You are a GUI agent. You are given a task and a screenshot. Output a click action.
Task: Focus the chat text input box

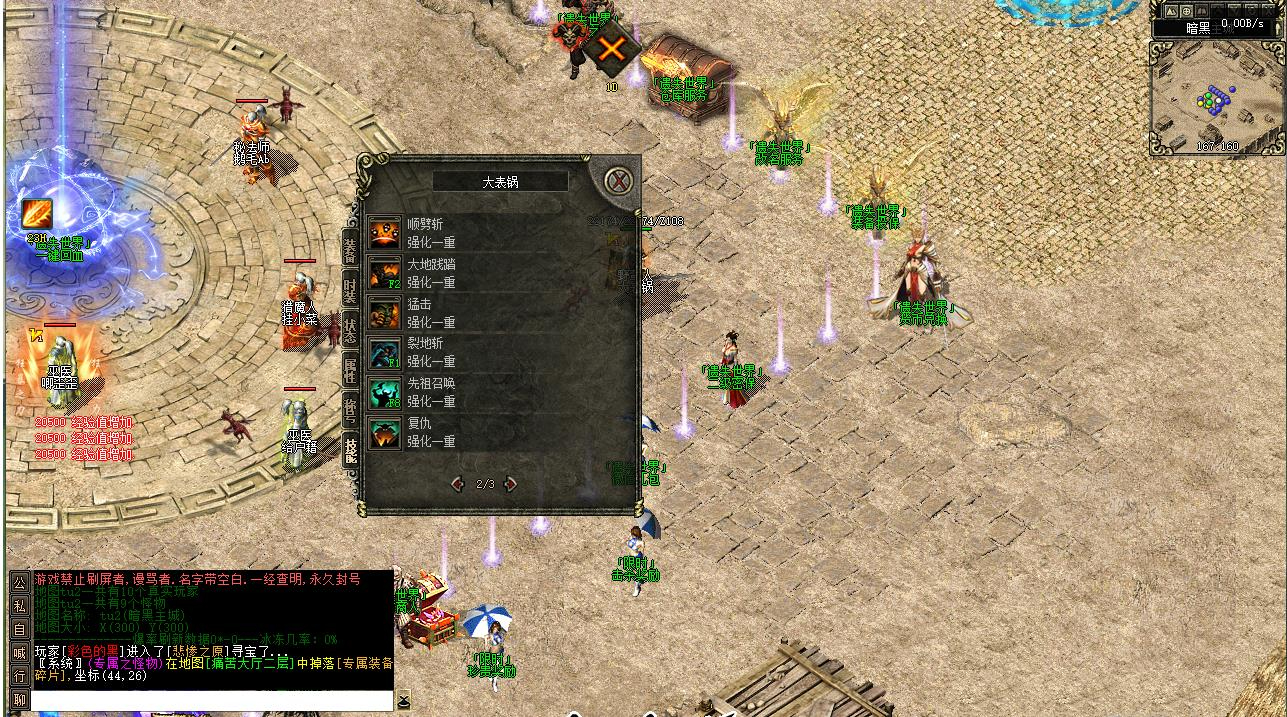[x=212, y=700]
